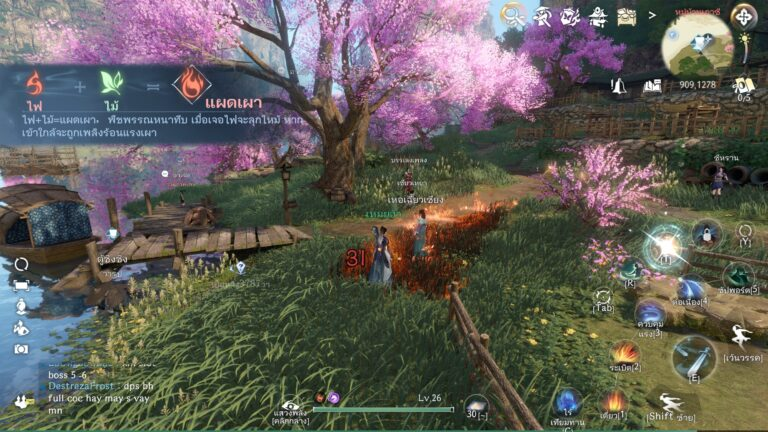This screenshot has height=432, width=768.
Task: Open the camera screenshot icon
Action: pyautogui.click(x=21, y=349)
